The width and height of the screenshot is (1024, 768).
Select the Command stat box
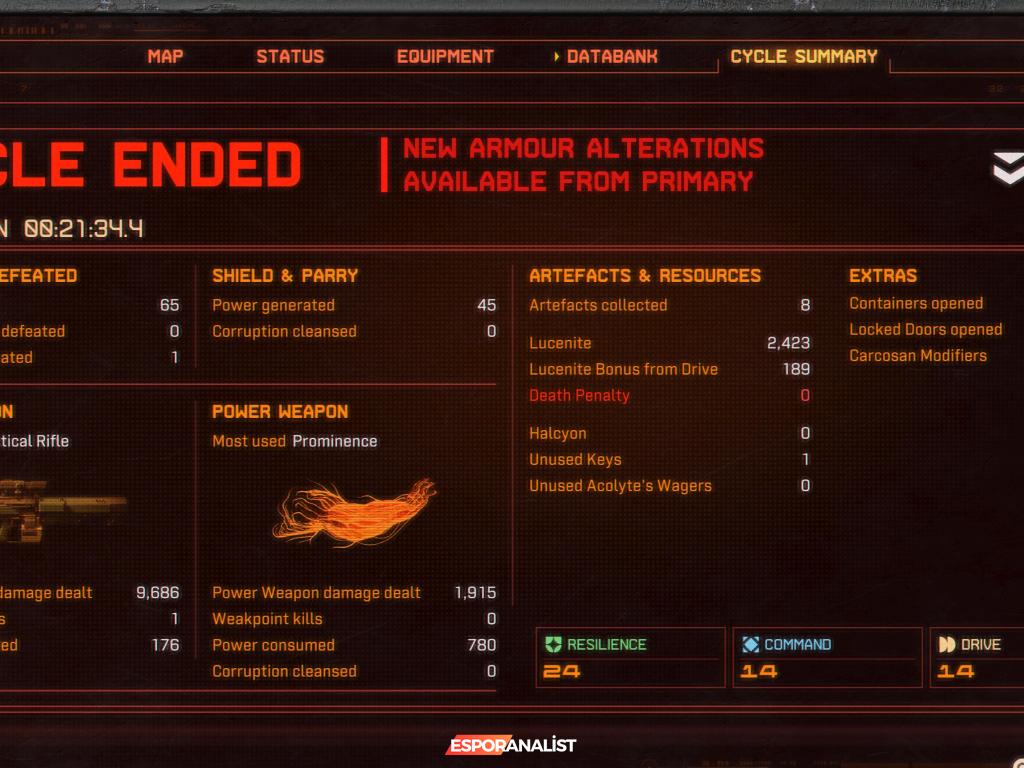click(x=826, y=658)
